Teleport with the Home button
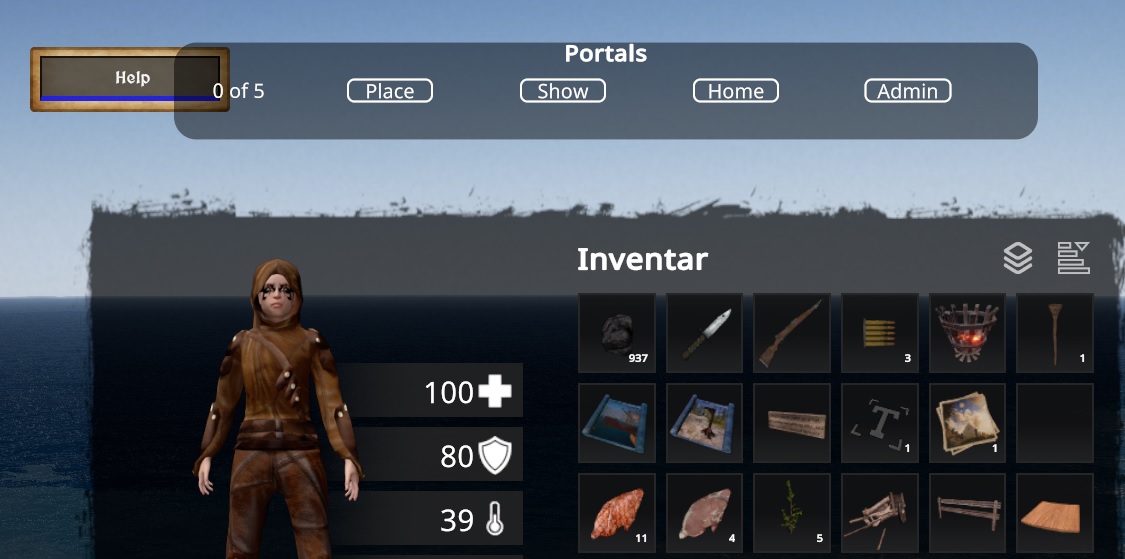1125x559 pixels. click(736, 91)
